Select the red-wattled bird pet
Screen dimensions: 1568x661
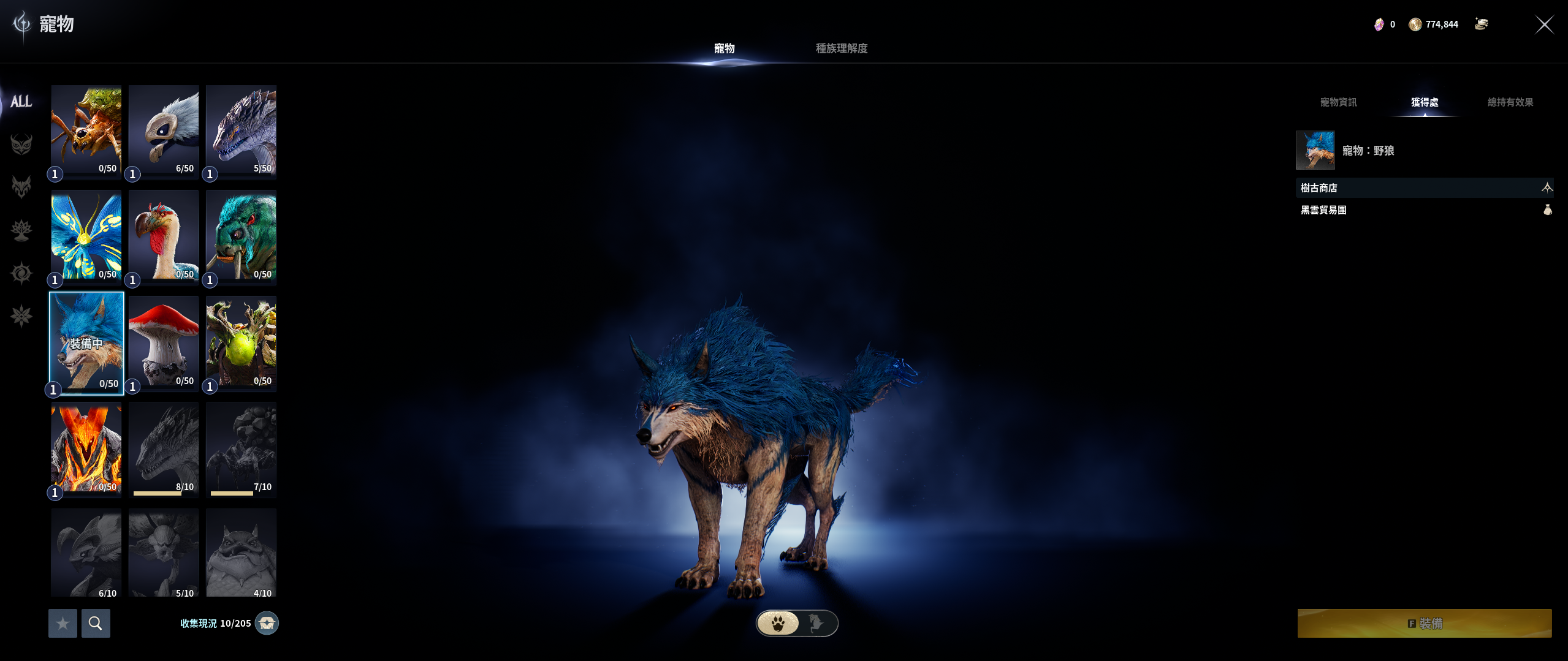point(164,236)
